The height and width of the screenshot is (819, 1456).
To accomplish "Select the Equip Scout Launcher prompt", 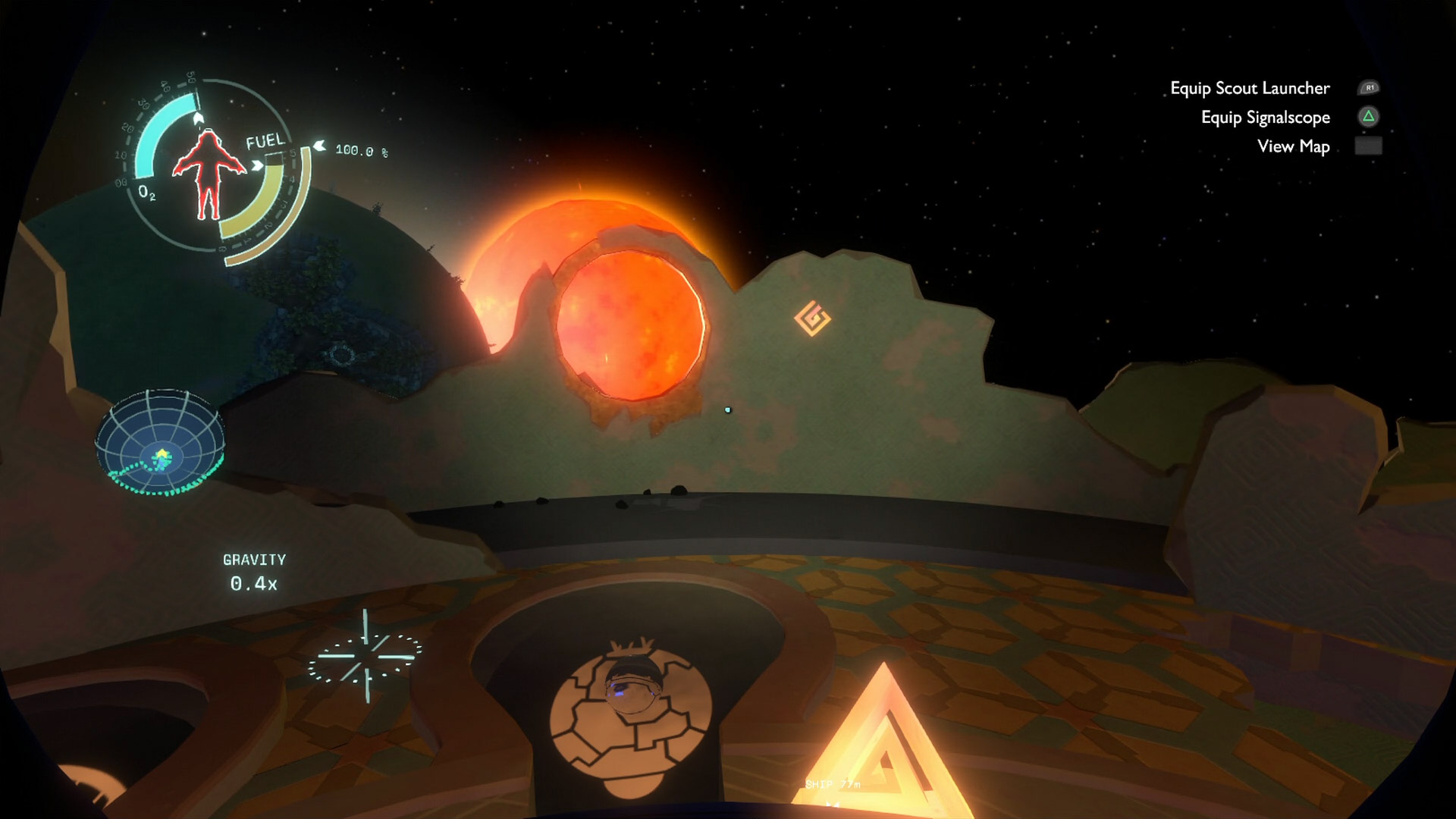I will pyautogui.click(x=1250, y=89).
